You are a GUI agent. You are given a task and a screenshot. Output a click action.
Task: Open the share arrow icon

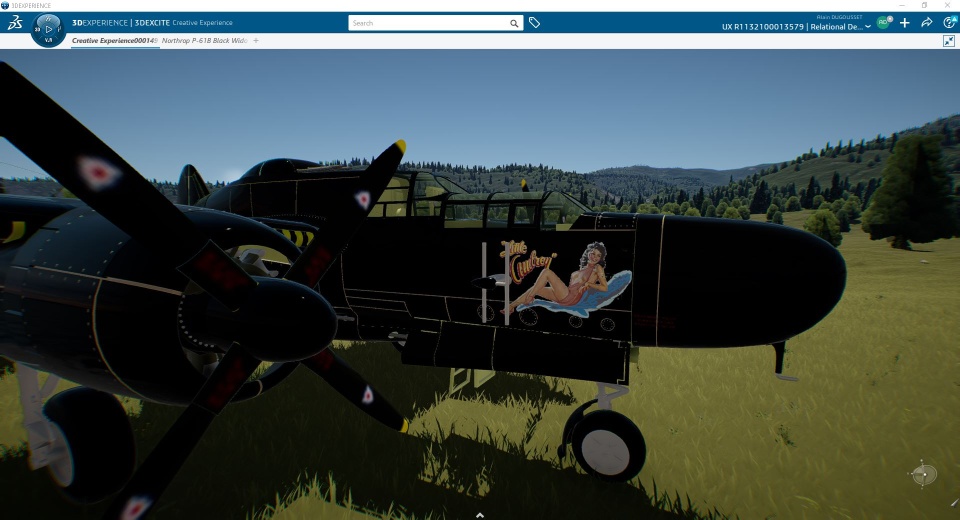click(x=927, y=23)
